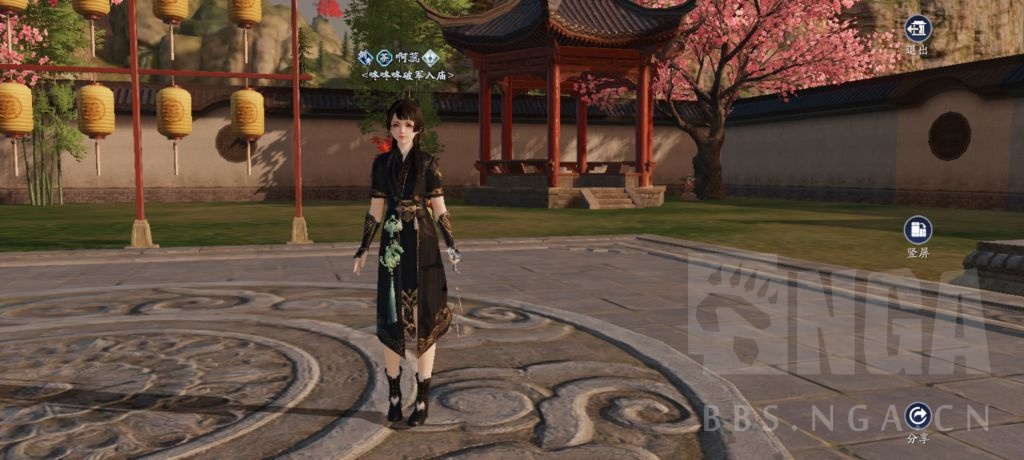Viewport: 1024px width, 460px height.
Task: Exit photo mode with the 退出 button
Action: click(x=917, y=30)
